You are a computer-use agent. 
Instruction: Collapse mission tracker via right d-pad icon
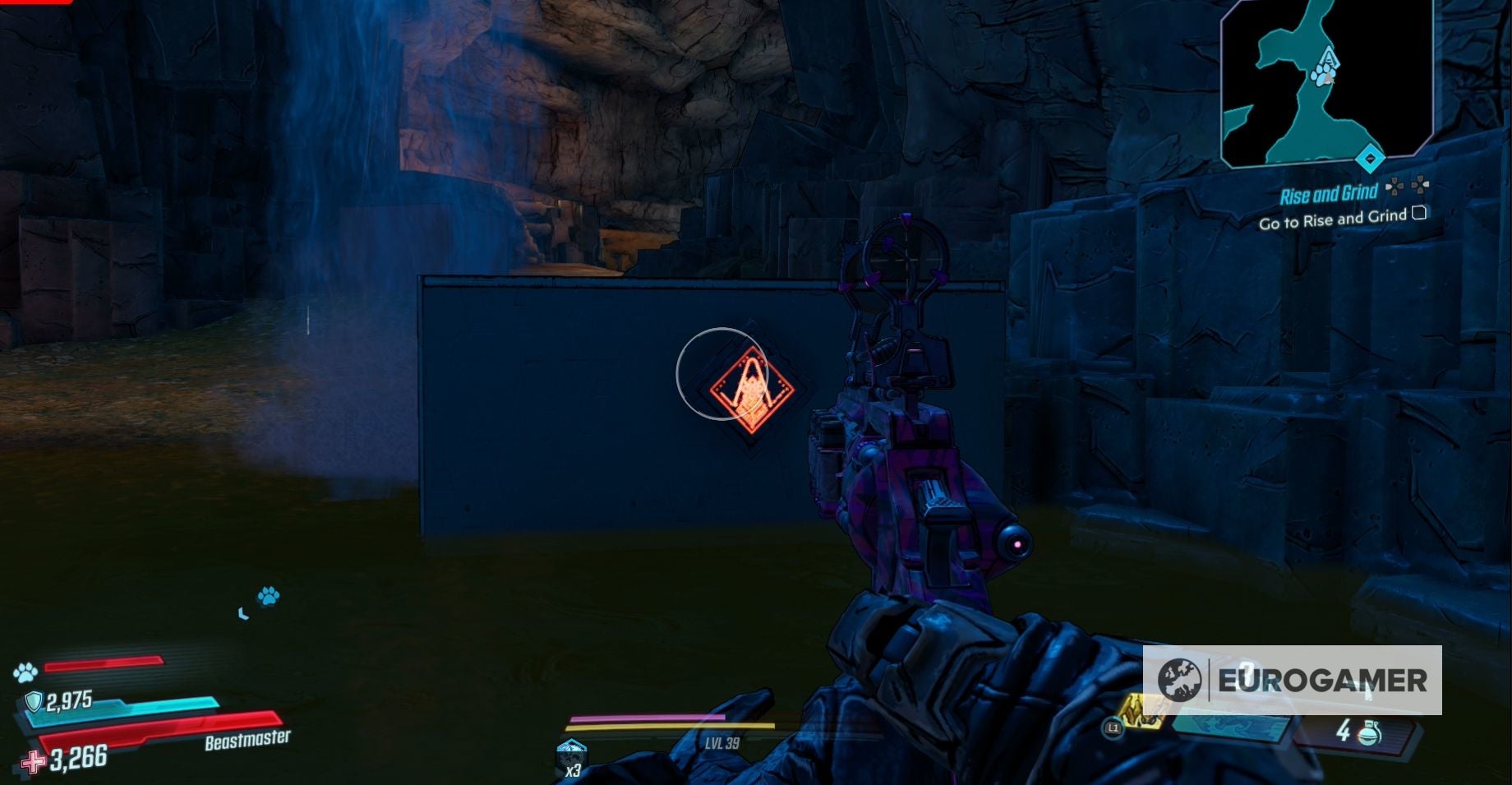coord(1420,186)
